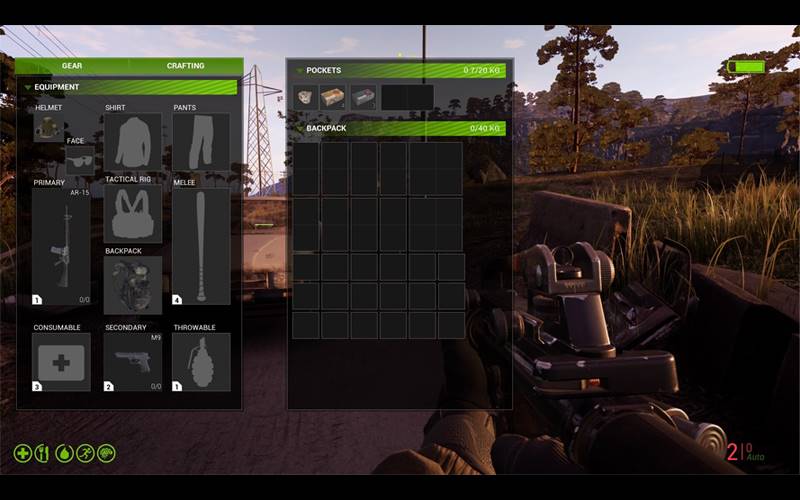Collapse the Pockets section
The width and height of the screenshot is (800, 500).
coord(299,71)
